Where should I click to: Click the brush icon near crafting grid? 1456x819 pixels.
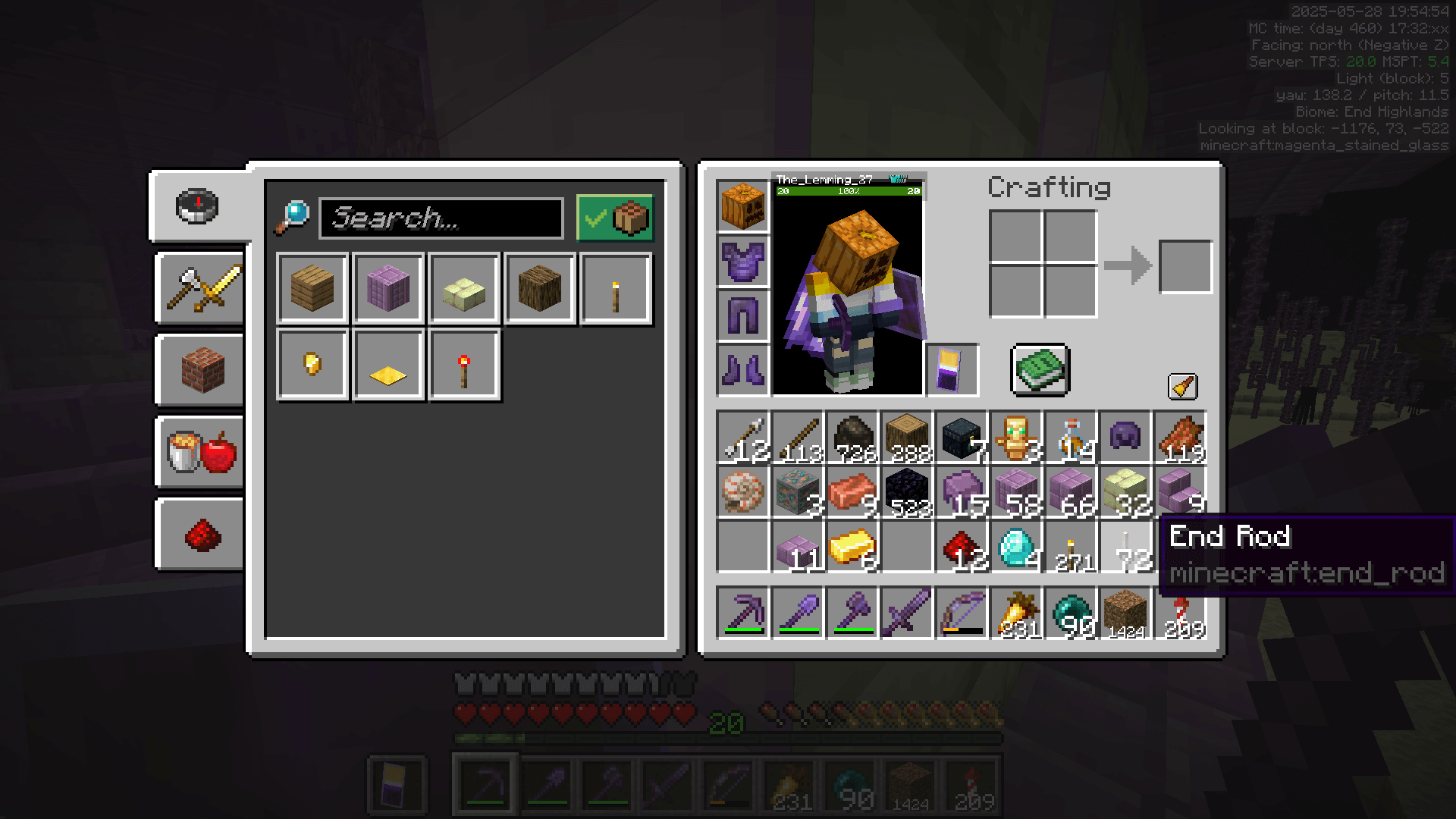(1183, 385)
